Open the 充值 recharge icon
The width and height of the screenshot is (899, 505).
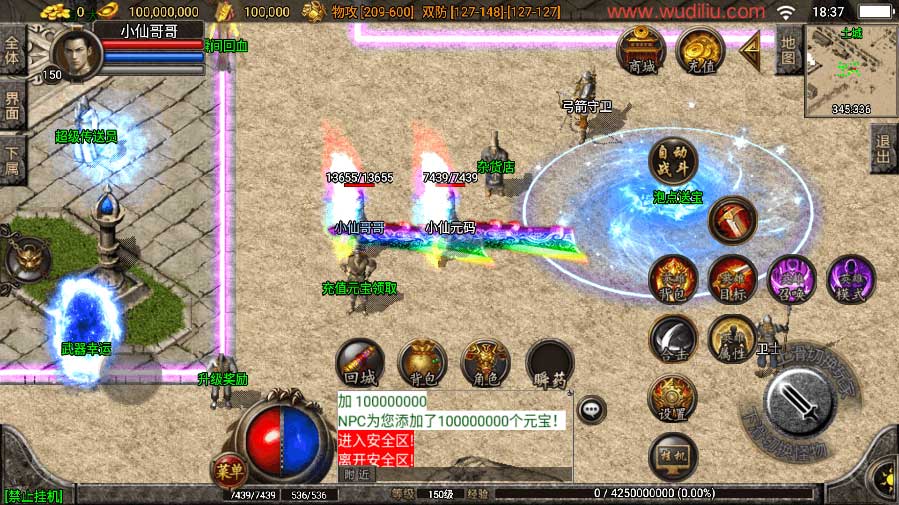pyautogui.click(x=700, y=50)
